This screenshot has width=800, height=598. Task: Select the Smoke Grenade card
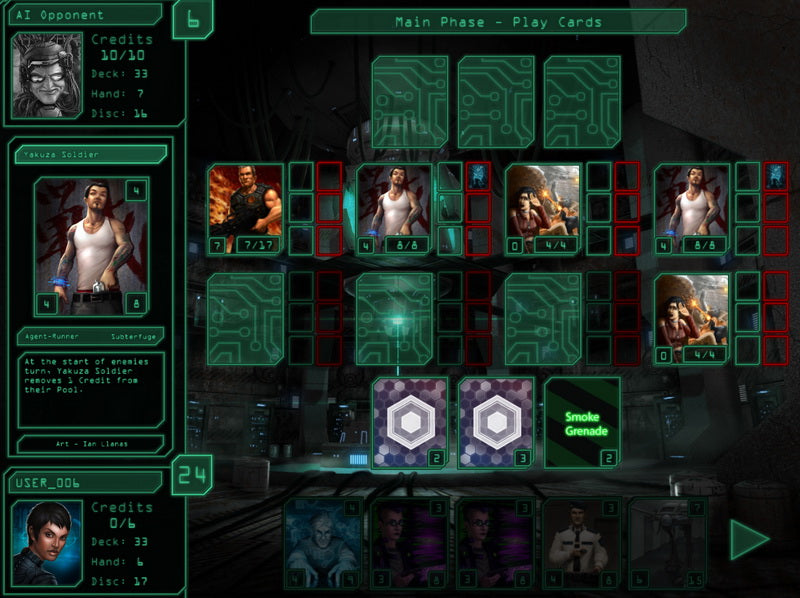coord(582,423)
